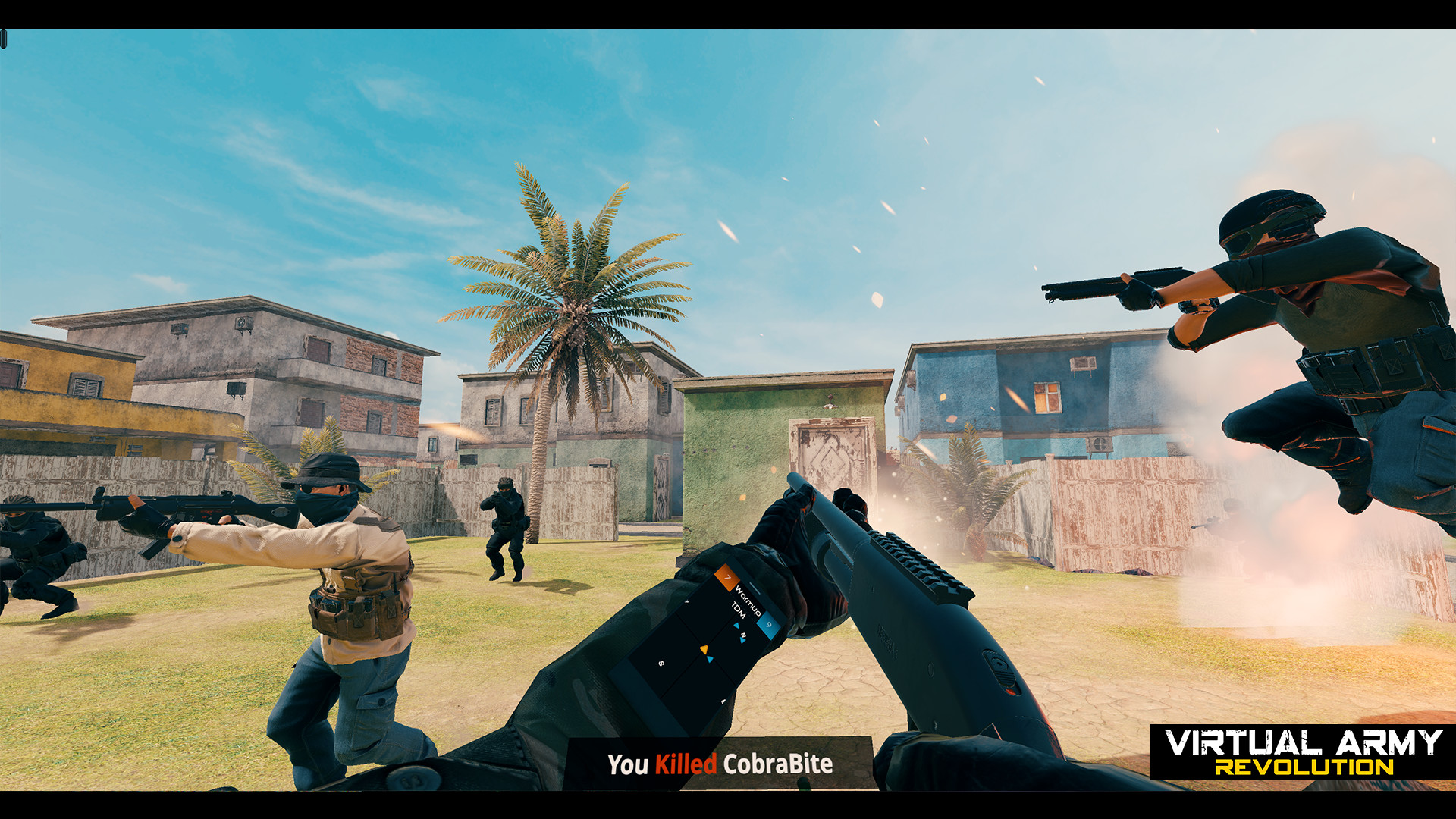Click the N compass letter on the wrist map
Image resolution: width=1456 pixels, height=819 pixels.
point(743,634)
